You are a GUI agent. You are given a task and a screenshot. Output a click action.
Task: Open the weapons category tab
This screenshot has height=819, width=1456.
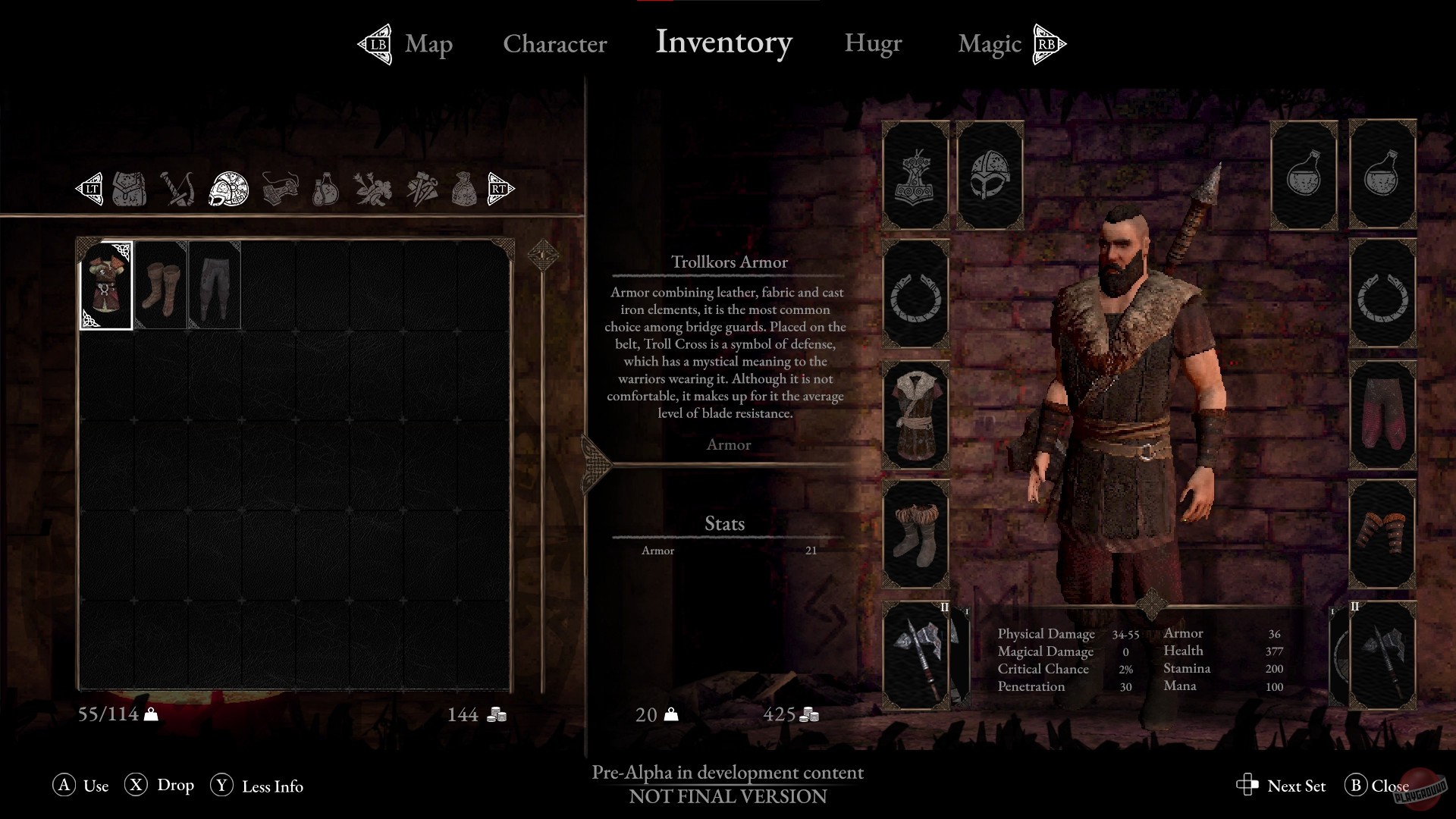pos(177,188)
